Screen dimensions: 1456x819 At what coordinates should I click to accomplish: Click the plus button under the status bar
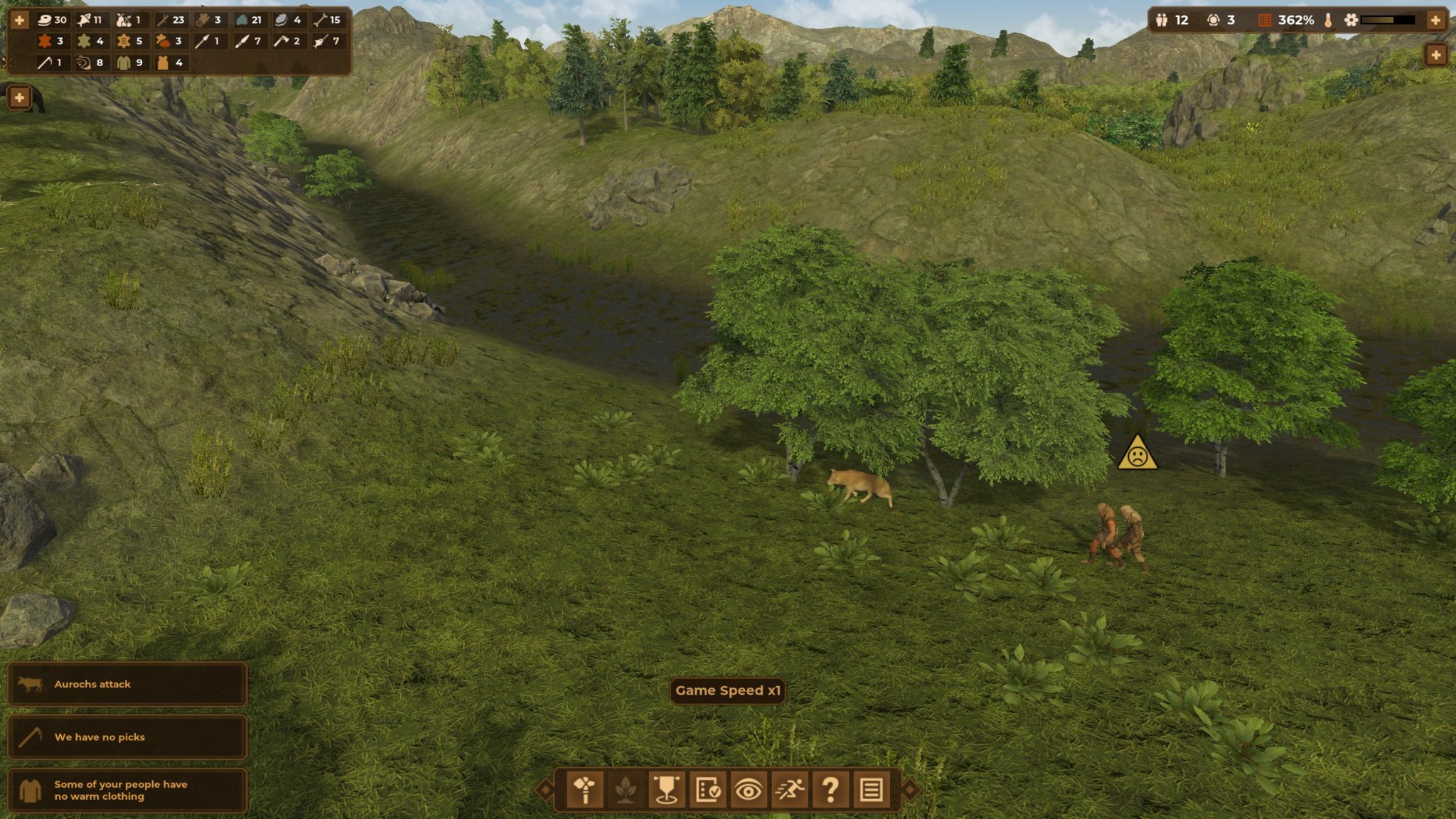(x=1435, y=55)
